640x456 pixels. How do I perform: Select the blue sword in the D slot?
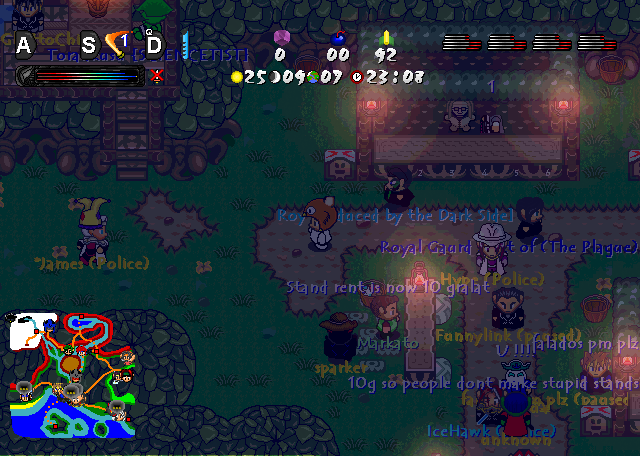[184, 42]
